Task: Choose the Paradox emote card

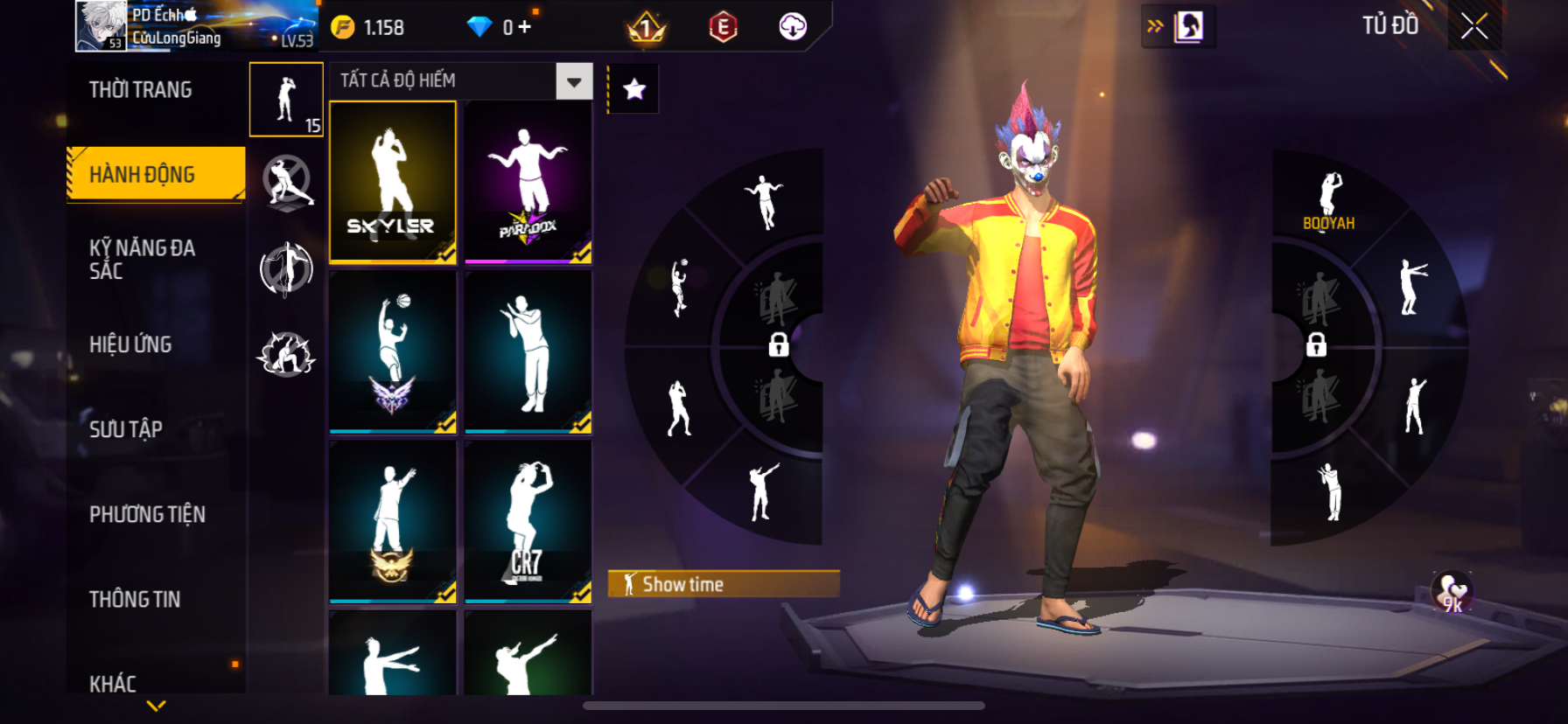Action: (x=528, y=182)
